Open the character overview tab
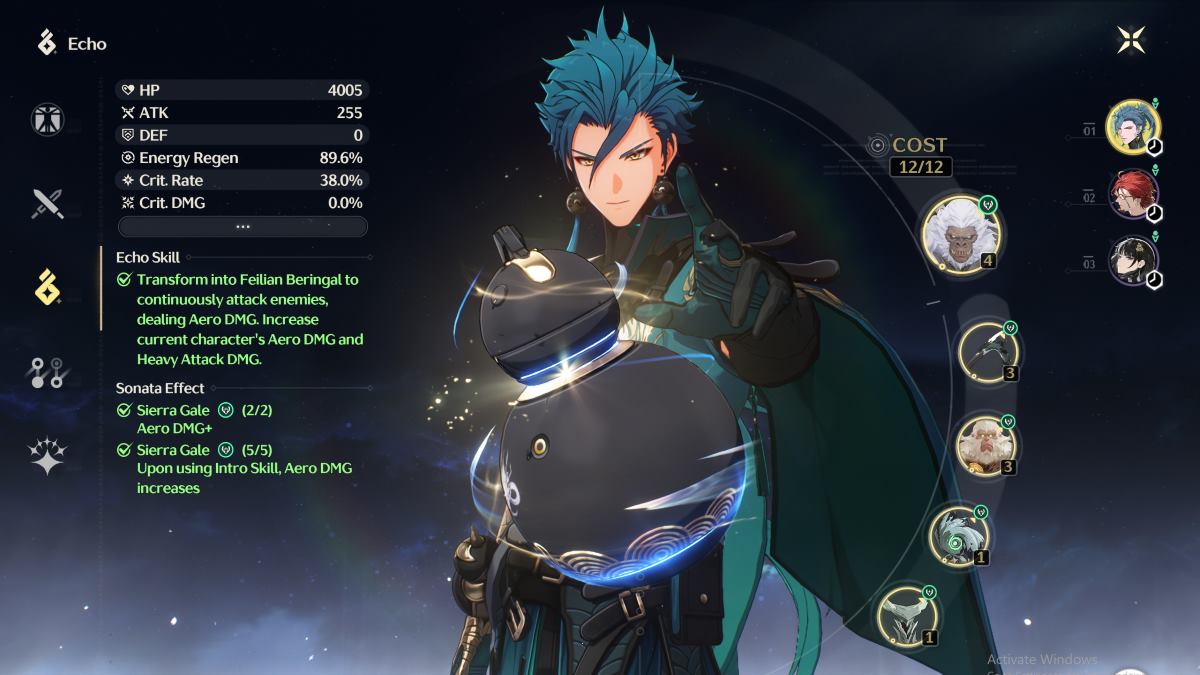 coord(47,120)
